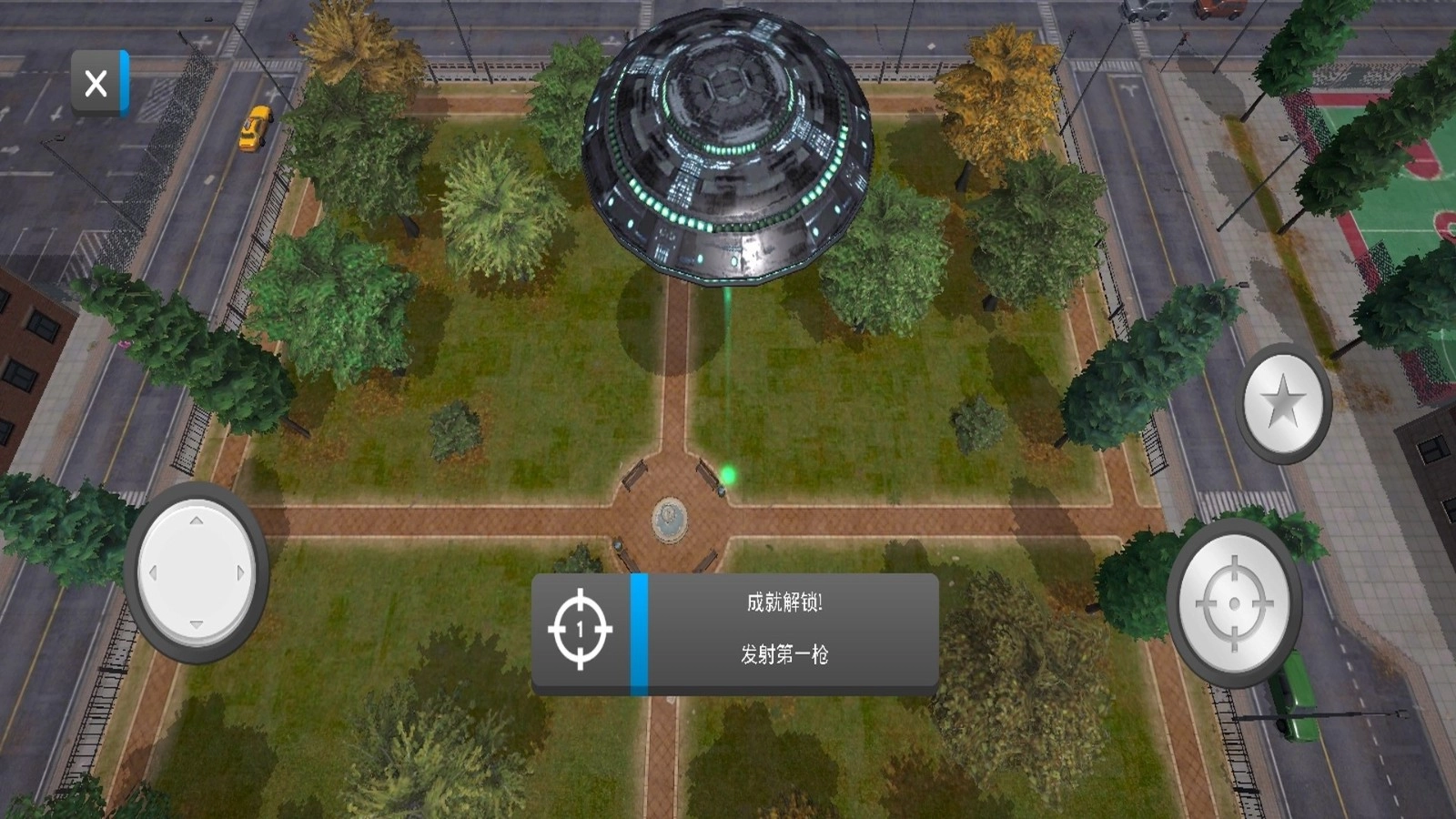1456x819 pixels.
Task: Tap the crosshair fire button
Action: point(1238,602)
